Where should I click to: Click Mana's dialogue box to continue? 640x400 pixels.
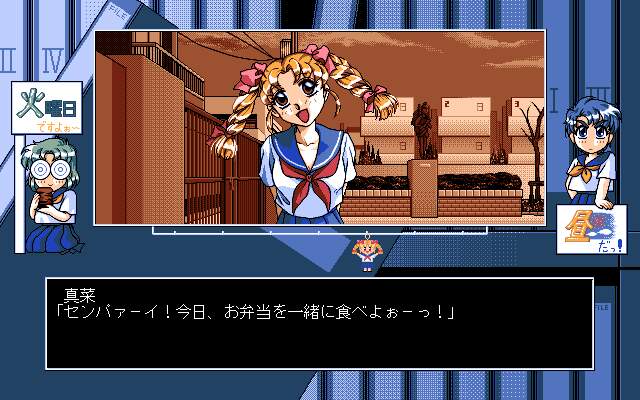(x=319, y=323)
